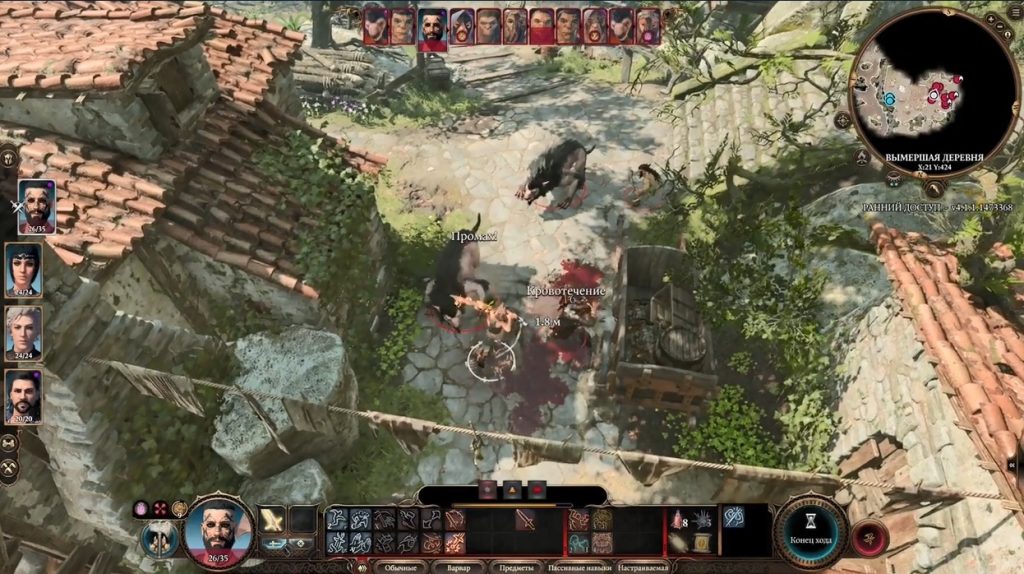Viewport: 1024px width, 574px height.
Task: Select the dark-haired woman party portrait
Action: tap(24, 268)
